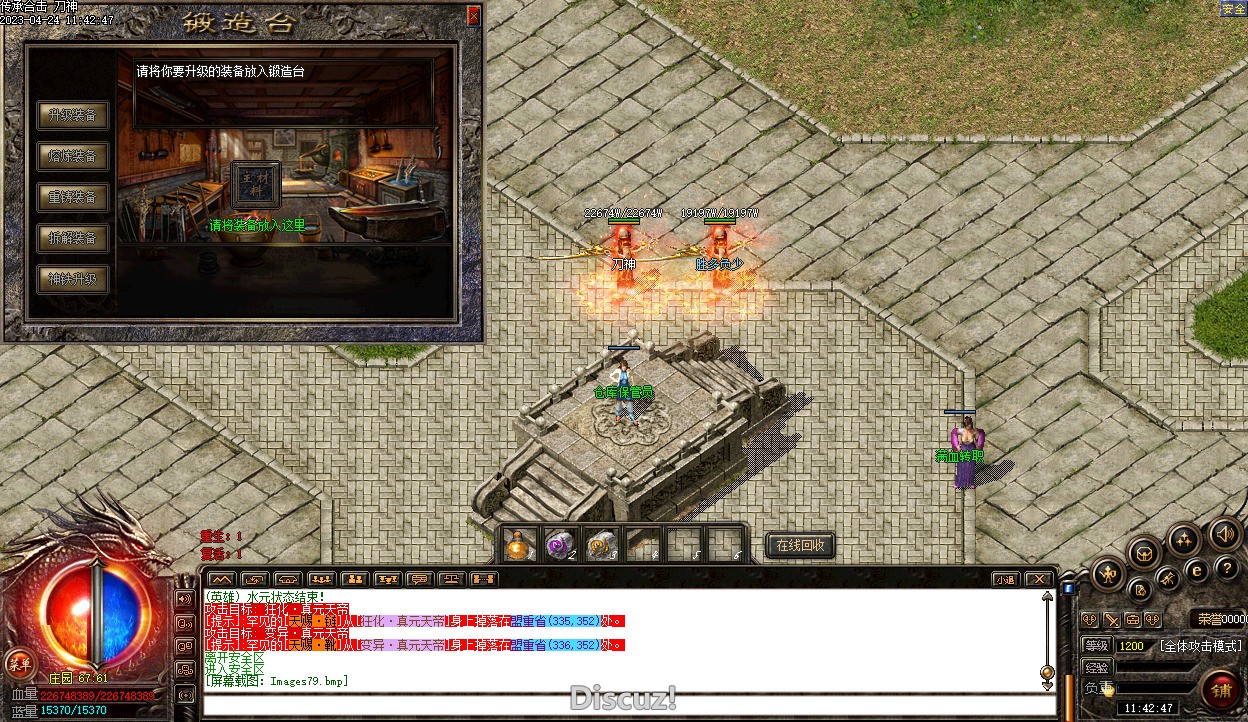This screenshot has width=1248, height=722.
Task: Select the orange potion hotbar slot
Action: coord(518,545)
